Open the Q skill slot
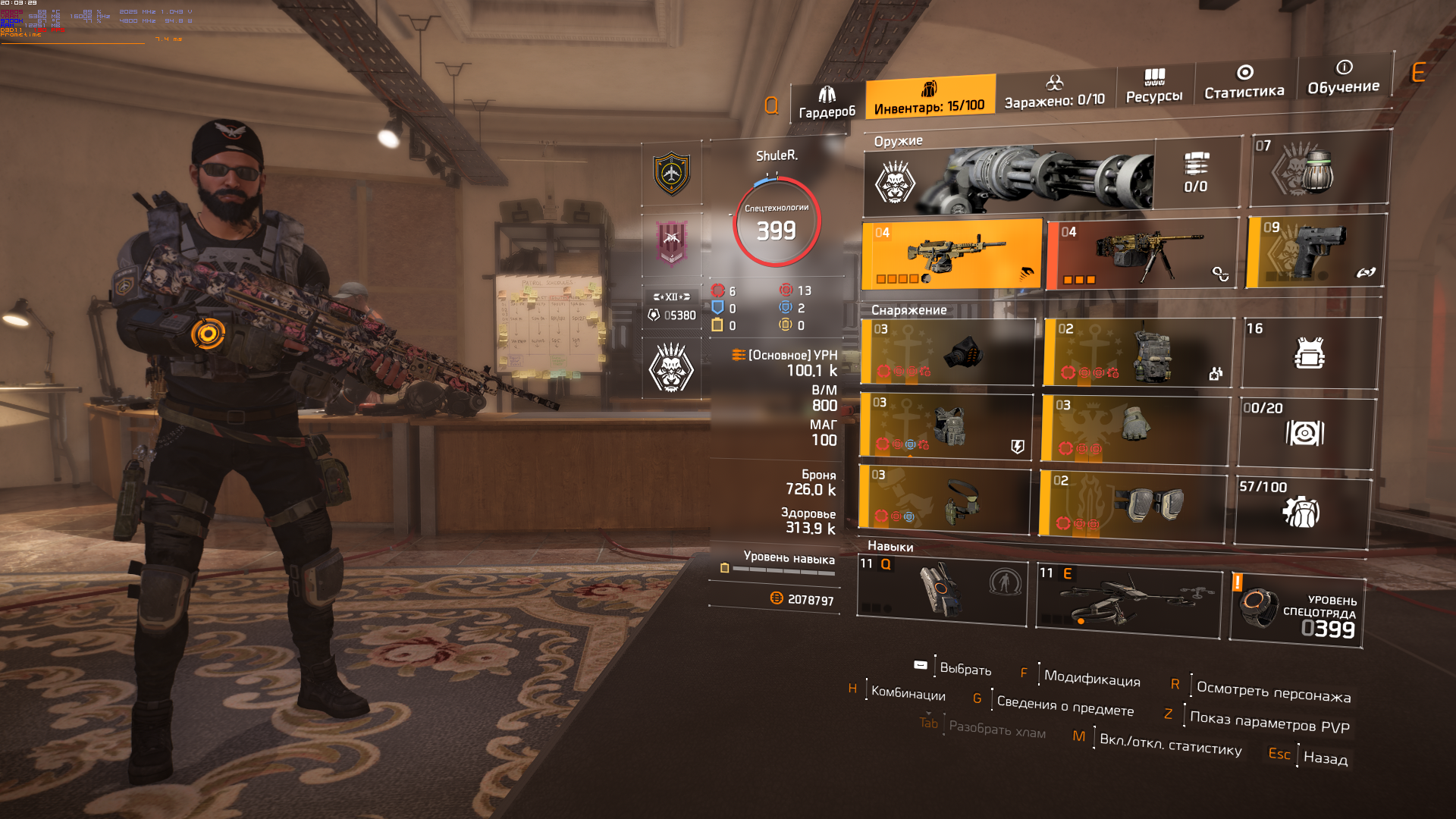Screen dimensions: 1456x819 [942, 588]
